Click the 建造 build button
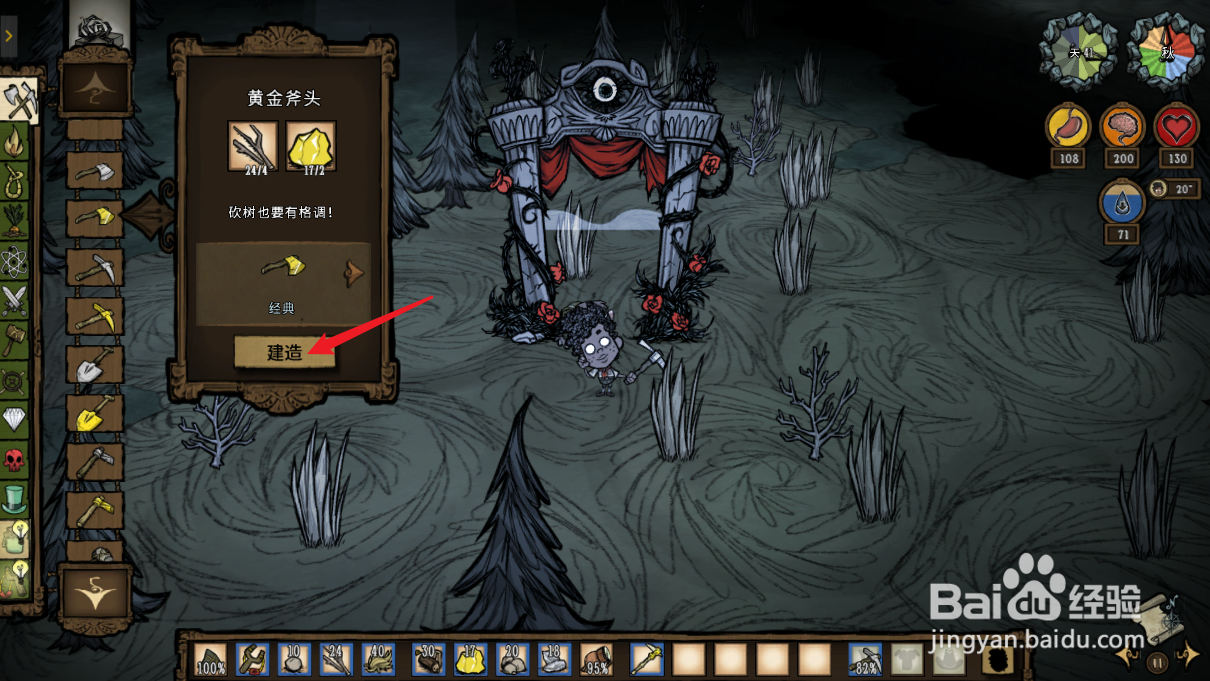Image resolution: width=1210 pixels, height=681 pixels. tap(284, 352)
